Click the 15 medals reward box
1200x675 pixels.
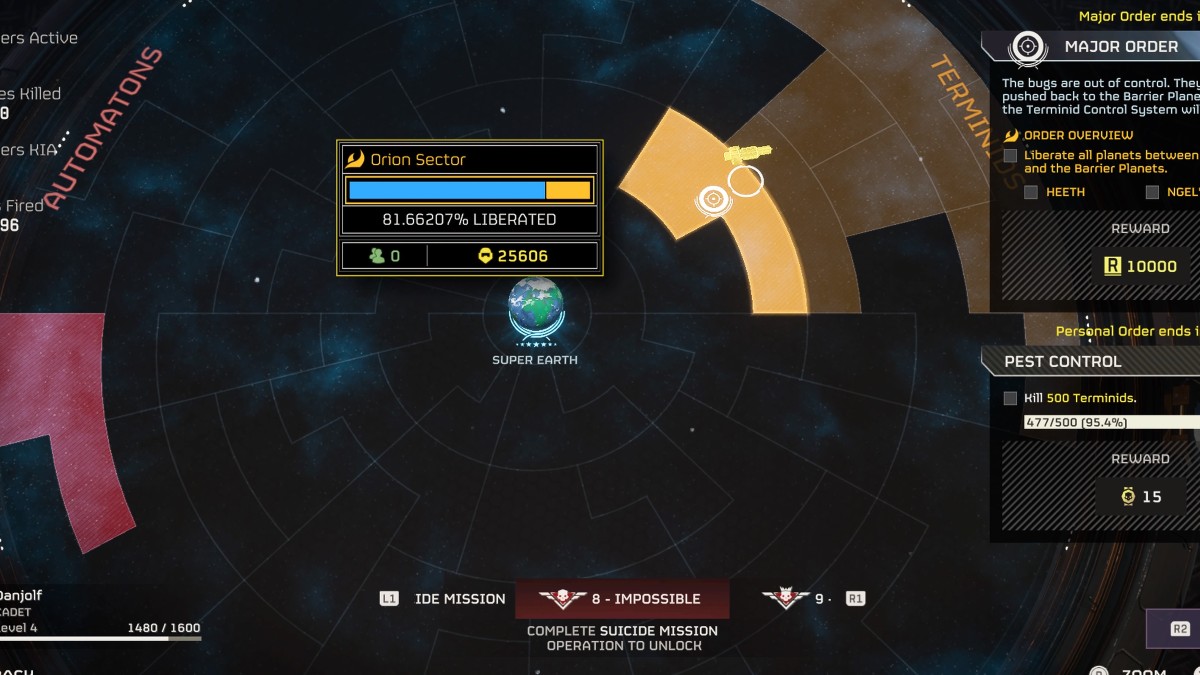click(1141, 496)
